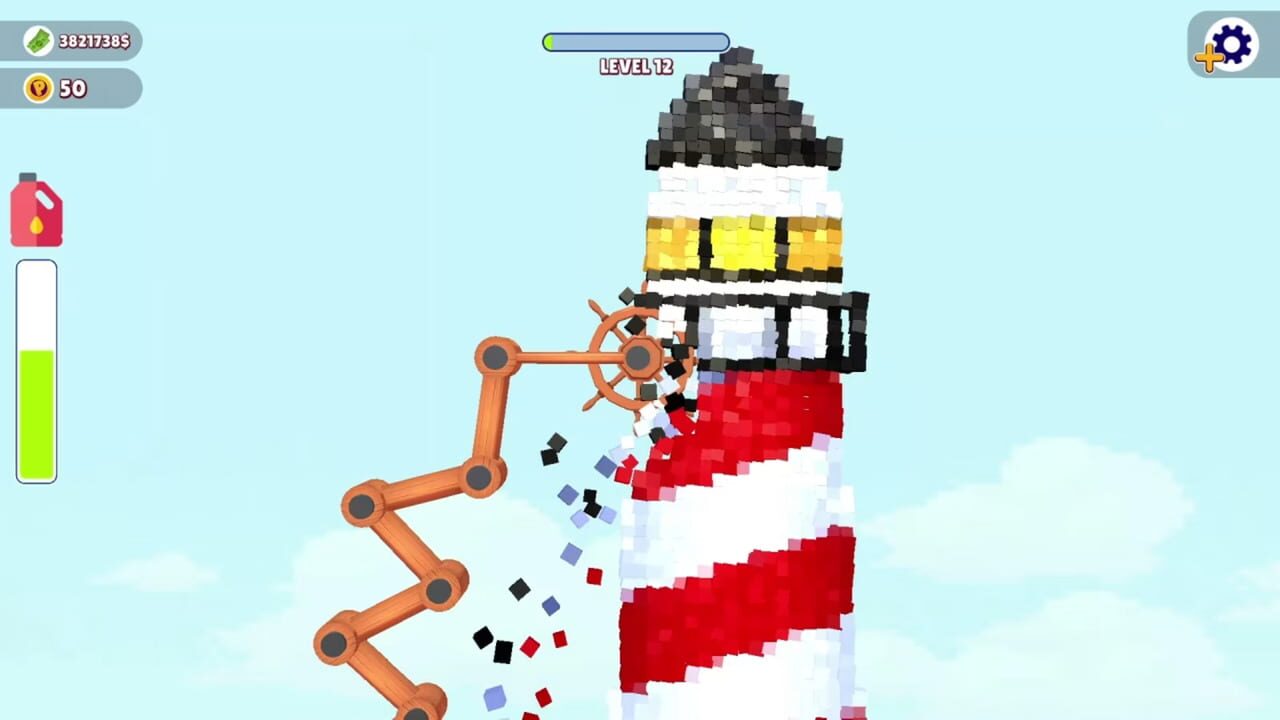Click the fuel meter to enable boost
Screen dimensions: 1280x720
tap(36, 370)
